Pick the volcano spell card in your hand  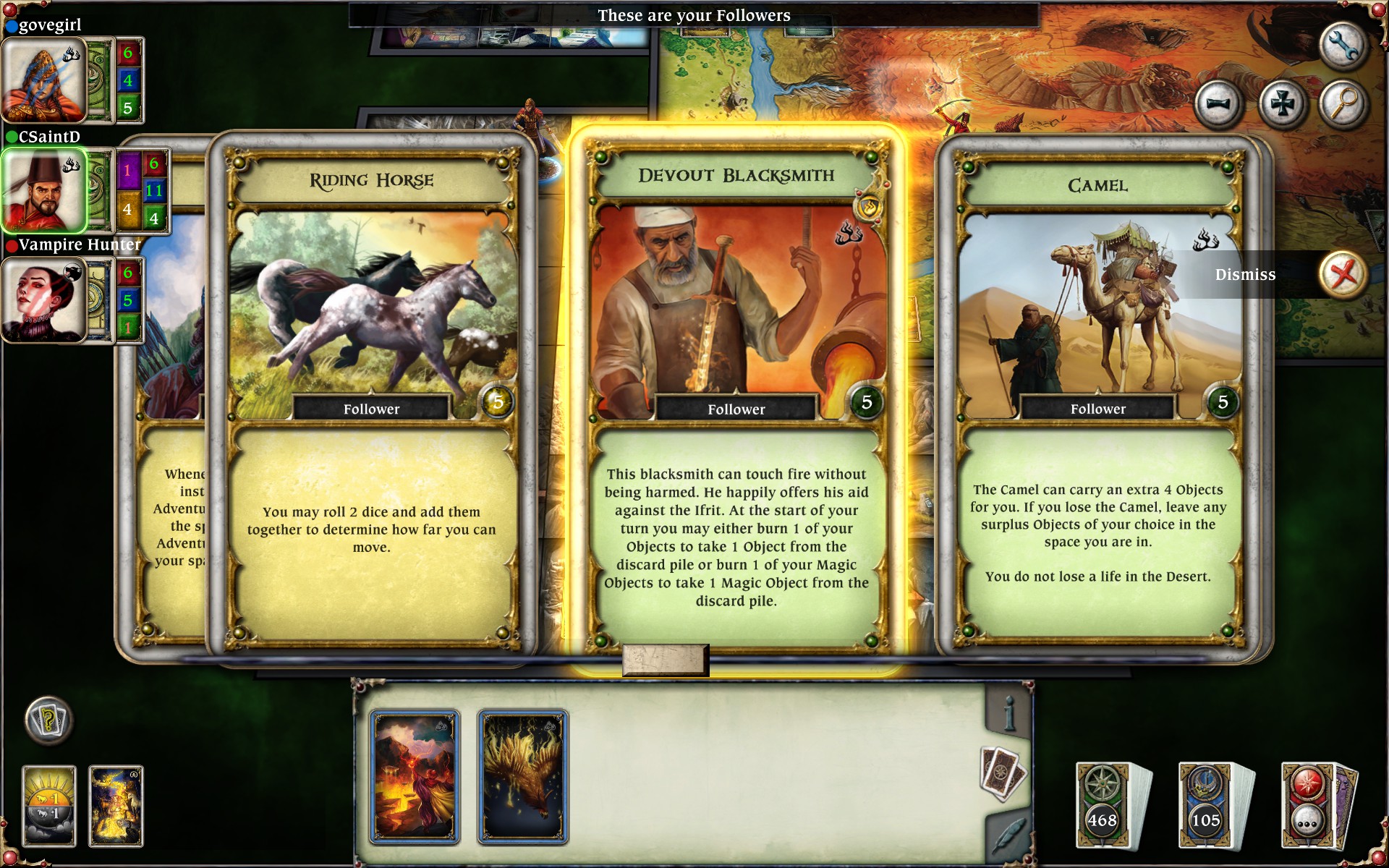pyautogui.click(x=415, y=775)
